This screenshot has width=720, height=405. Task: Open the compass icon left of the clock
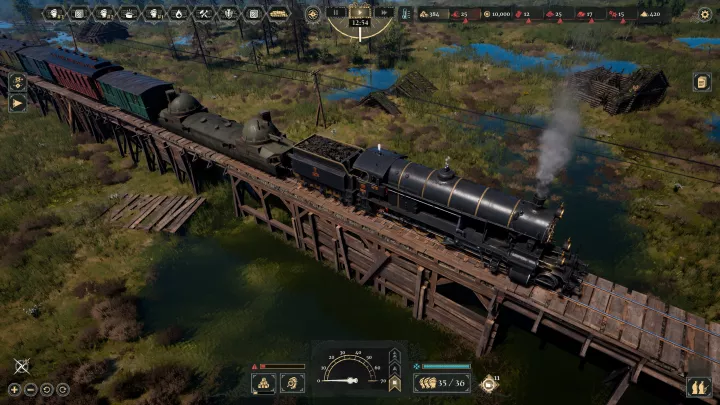point(313,14)
